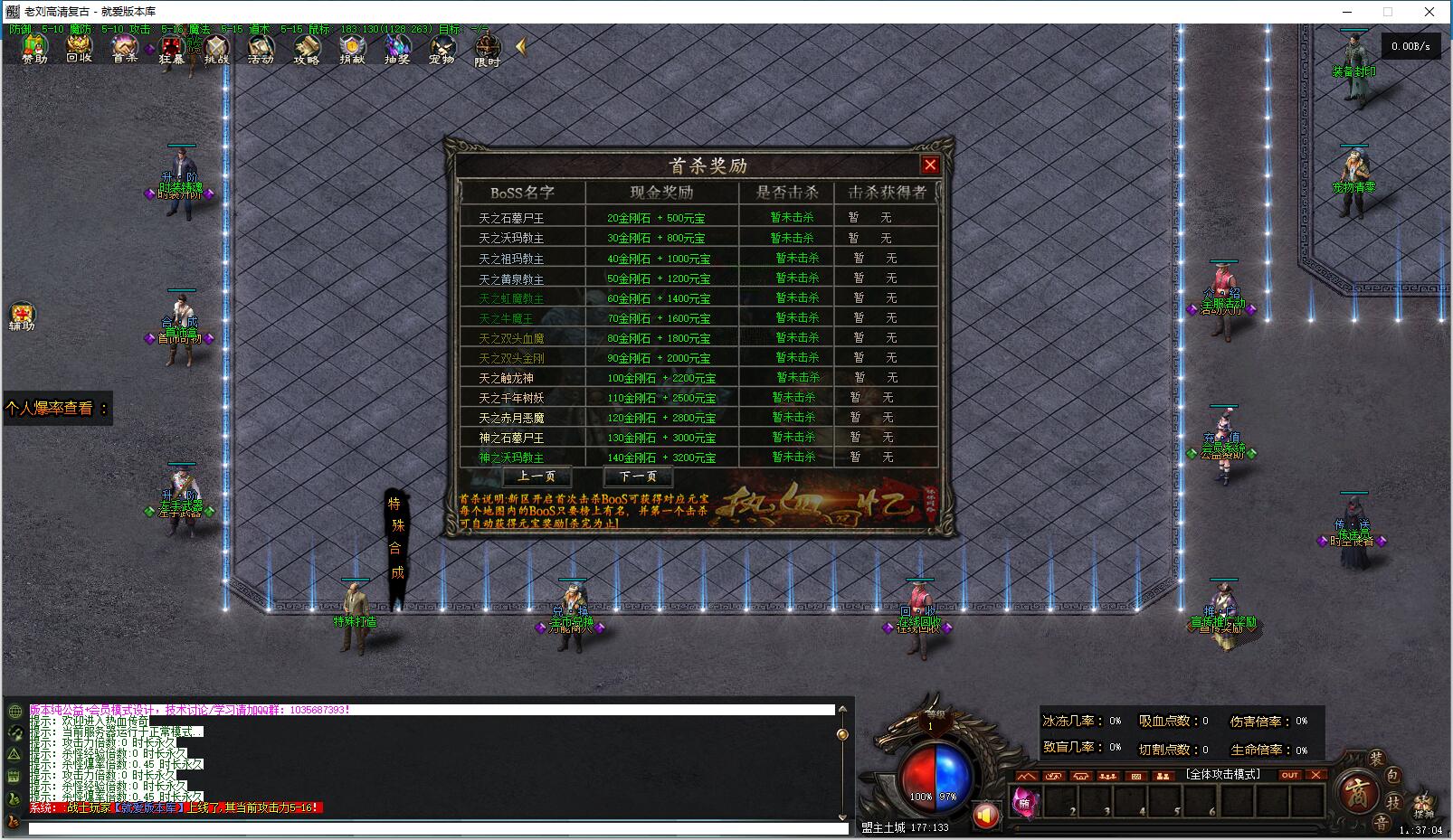Select the 首杀 handshake icon

pyautogui.click(x=125, y=47)
